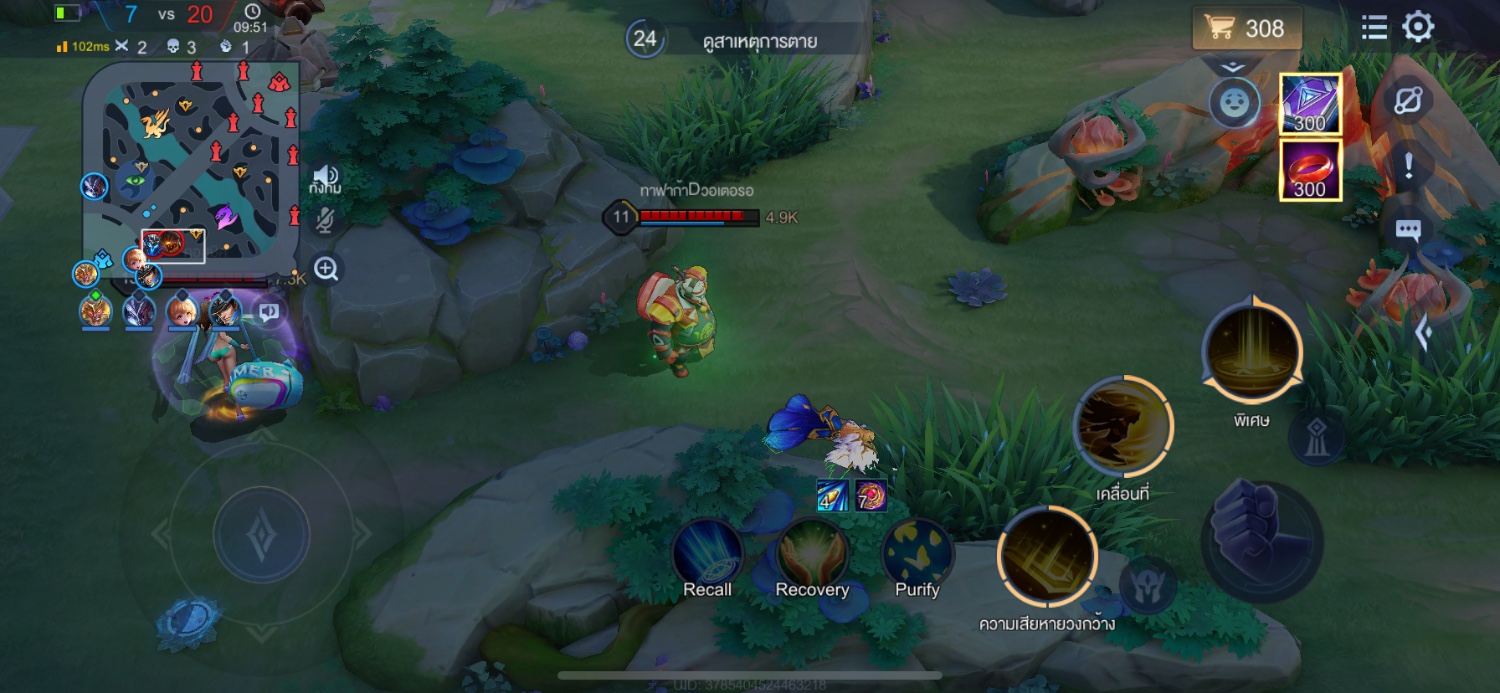The height and width of the screenshot is (693, 1500).
Task: Open the emote smiley face button
Action: pos(1235,102)
